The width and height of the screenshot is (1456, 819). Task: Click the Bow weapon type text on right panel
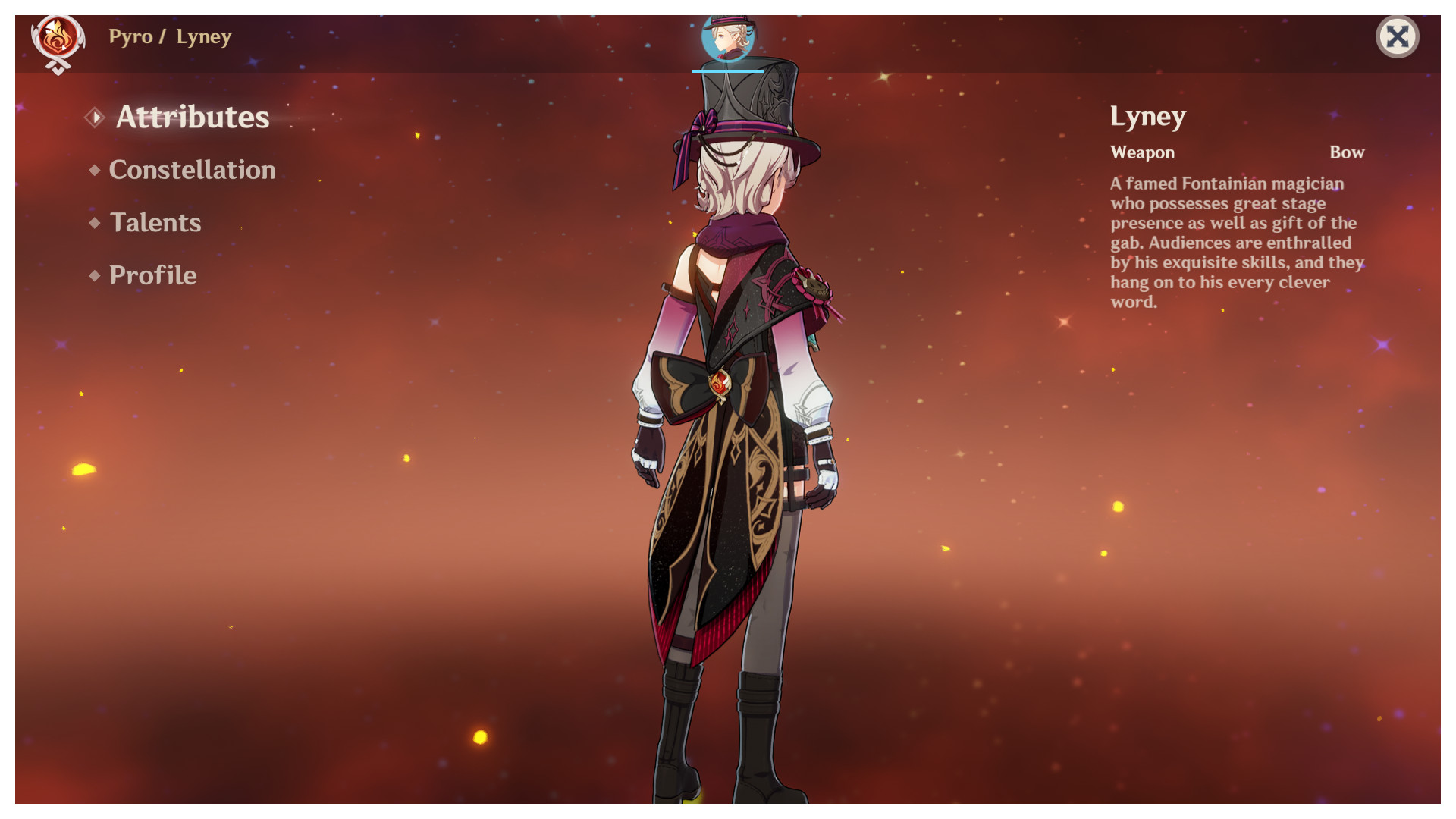click(1347, 152)
